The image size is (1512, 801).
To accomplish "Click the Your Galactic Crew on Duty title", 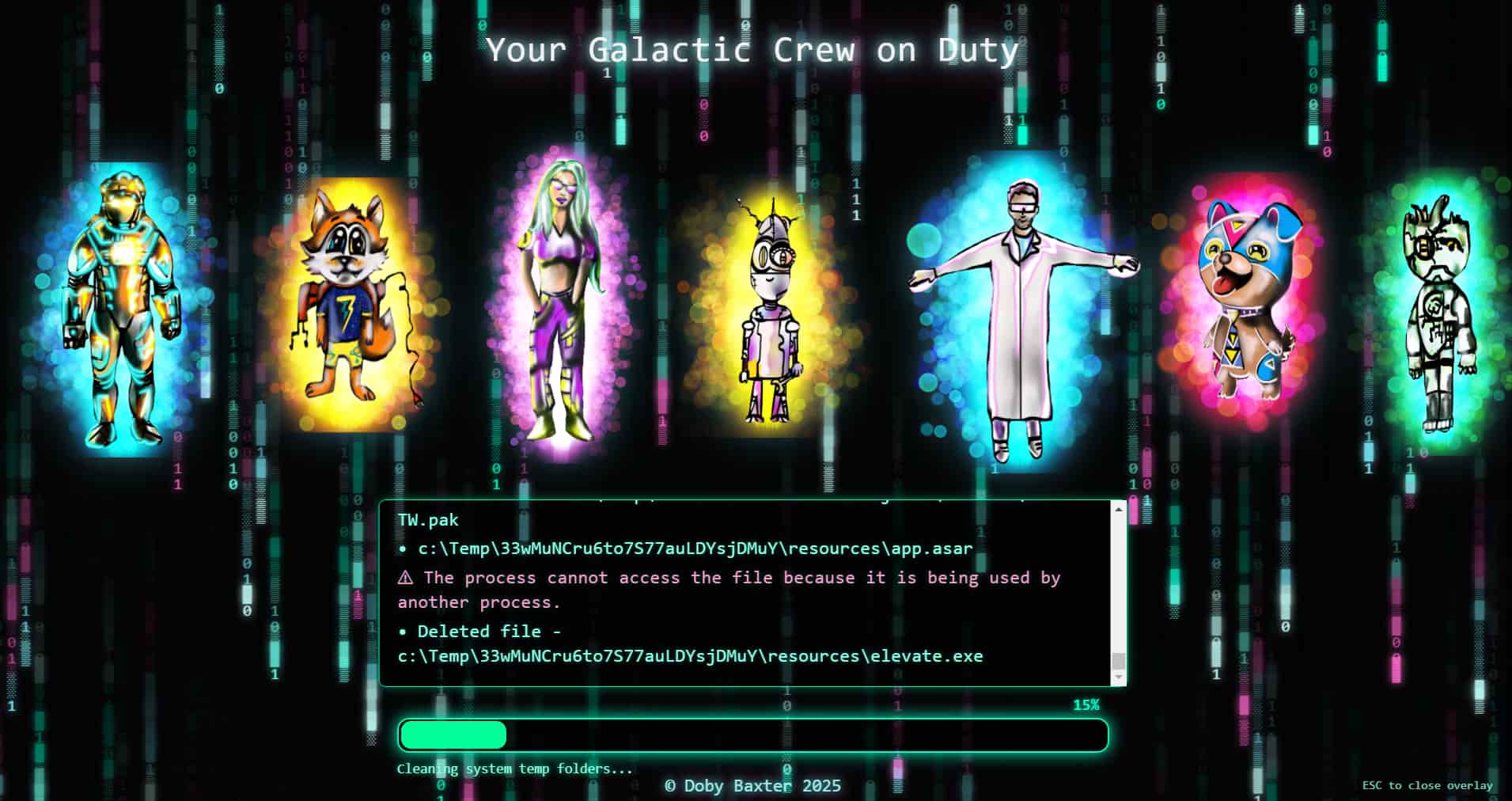I will tap(752, 49).
